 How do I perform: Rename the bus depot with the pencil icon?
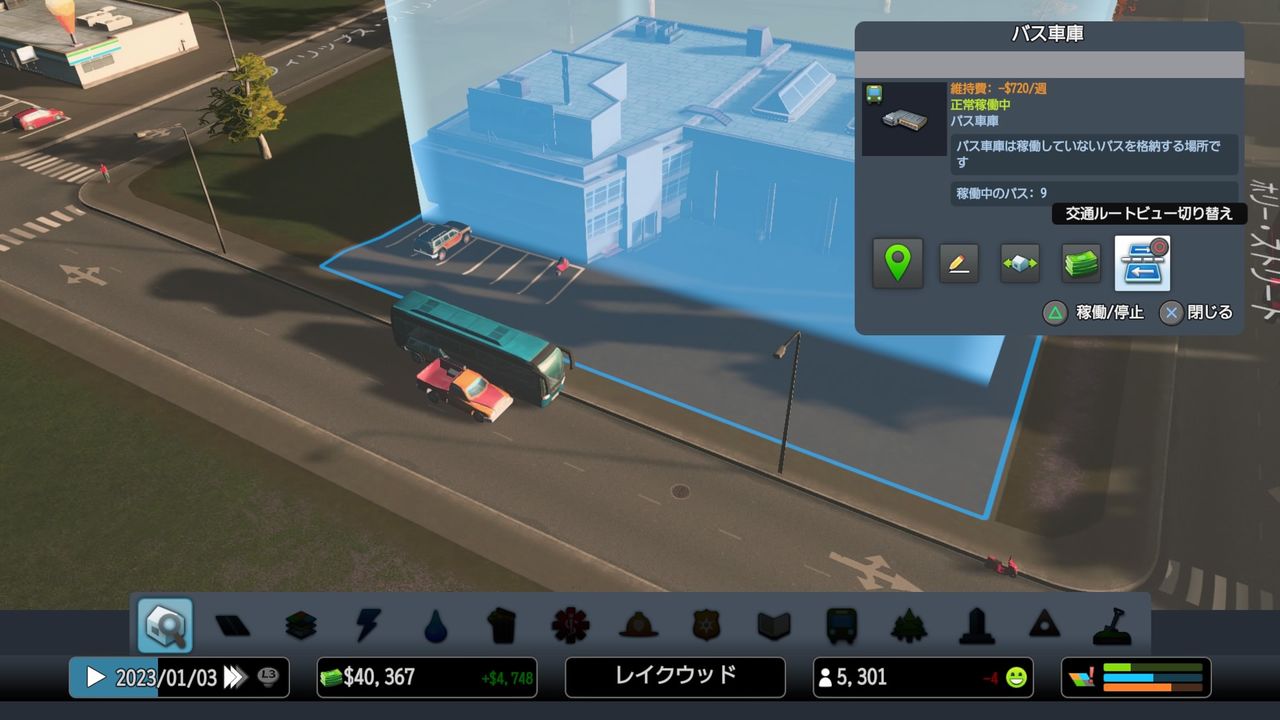(959, 262)
